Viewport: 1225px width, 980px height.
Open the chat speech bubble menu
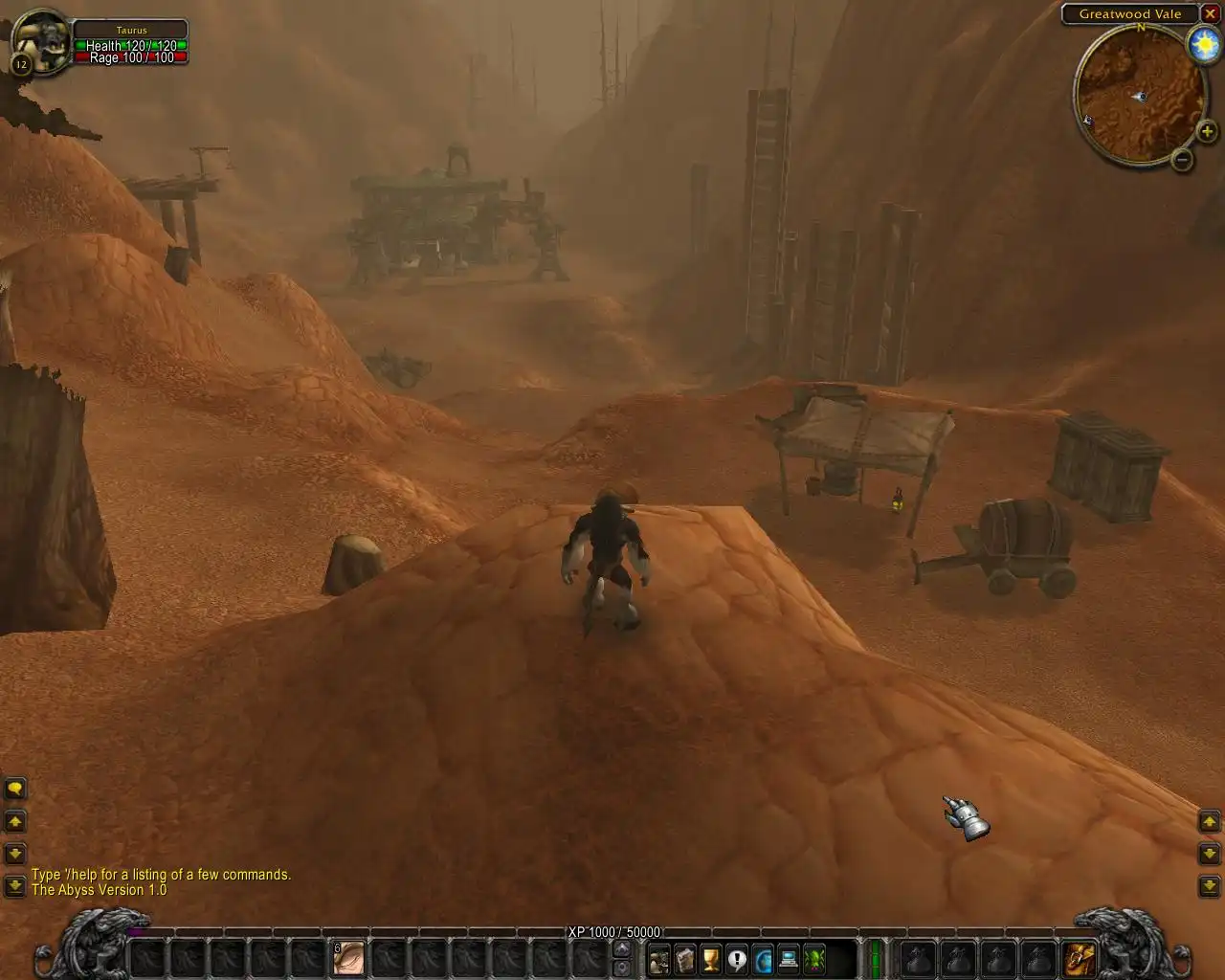[x=15, y=790]
